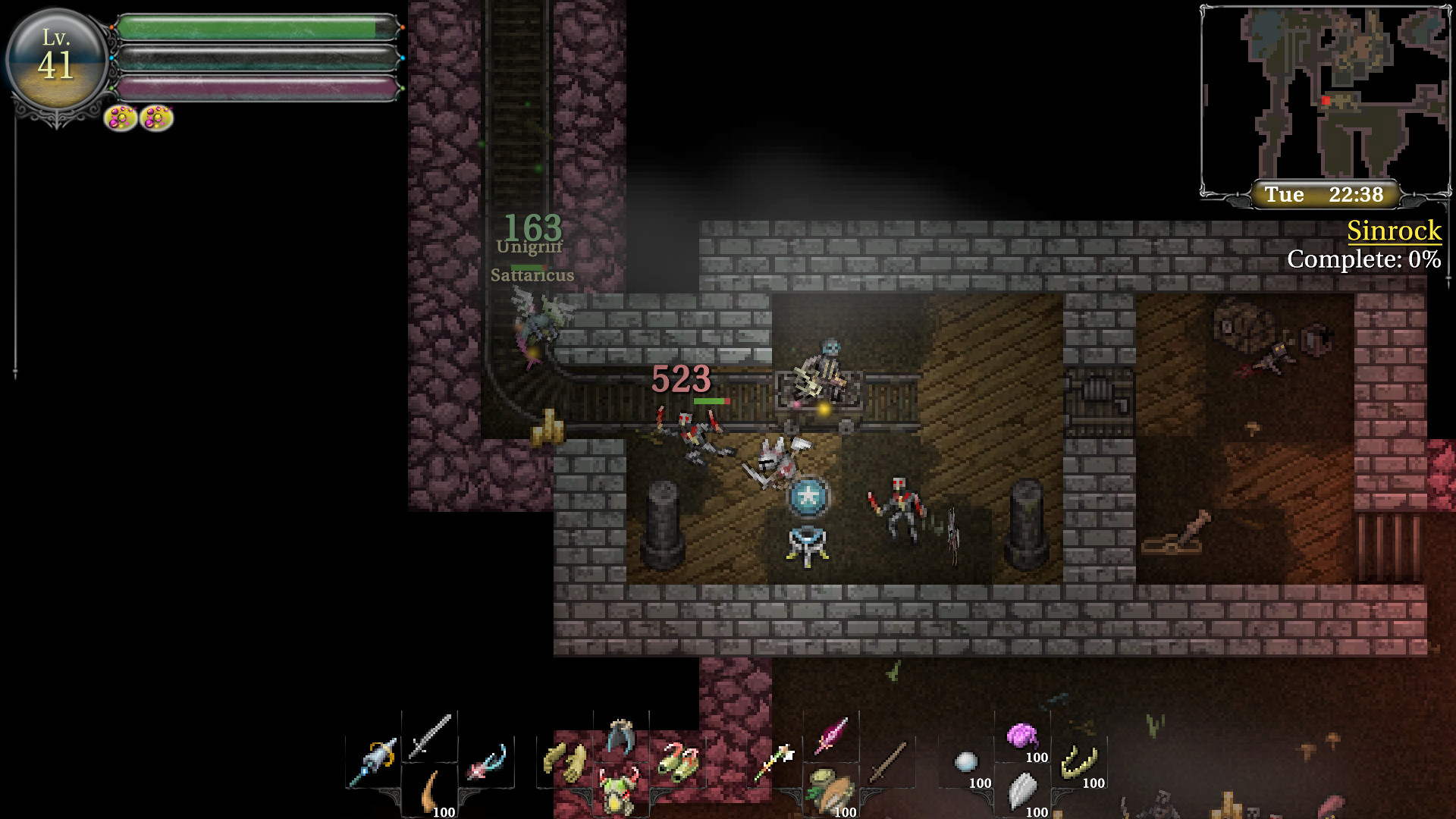The height and width of the screenshot is (819, 1456).
Task: Click the red player marker on the minimap
Action: tap(1326, 99)
